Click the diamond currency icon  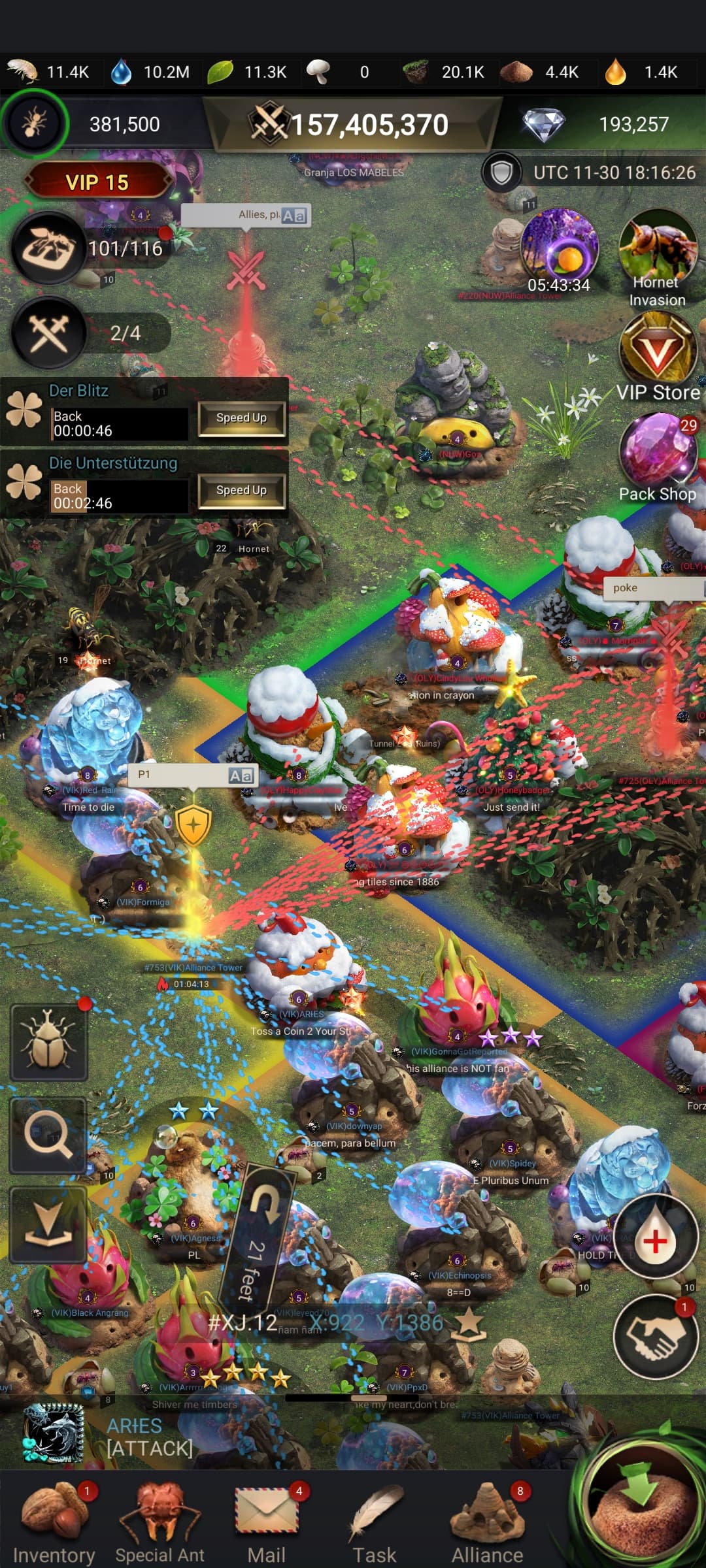pos(543,124)
